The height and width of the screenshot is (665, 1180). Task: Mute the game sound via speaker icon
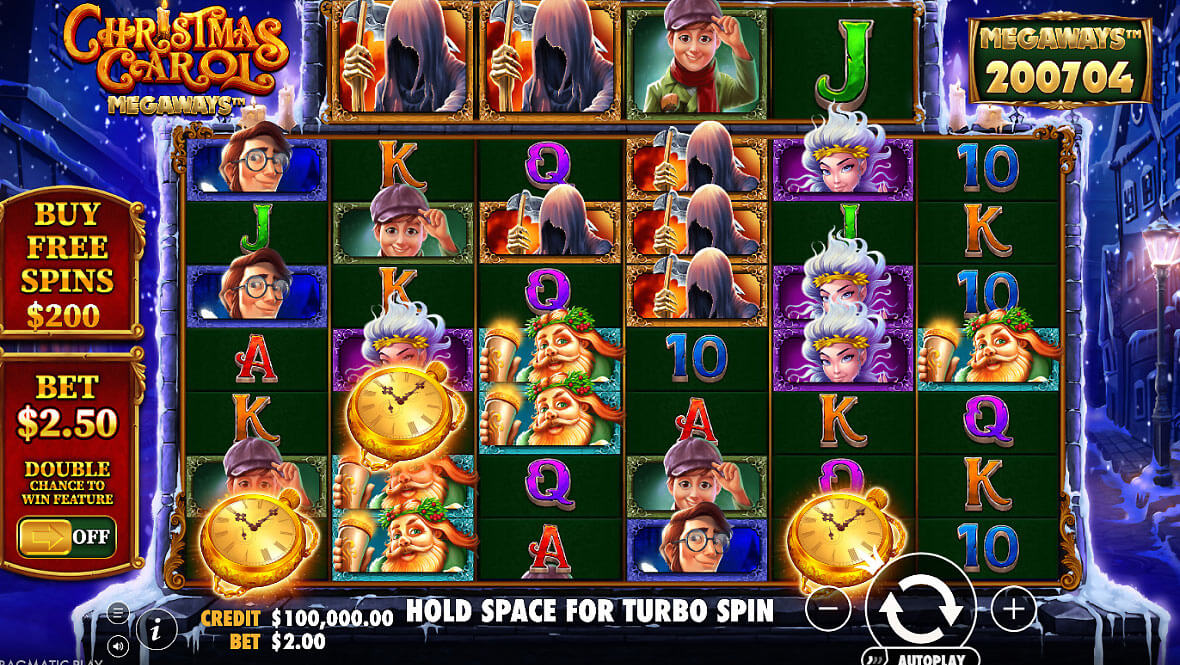click(118, 646)
